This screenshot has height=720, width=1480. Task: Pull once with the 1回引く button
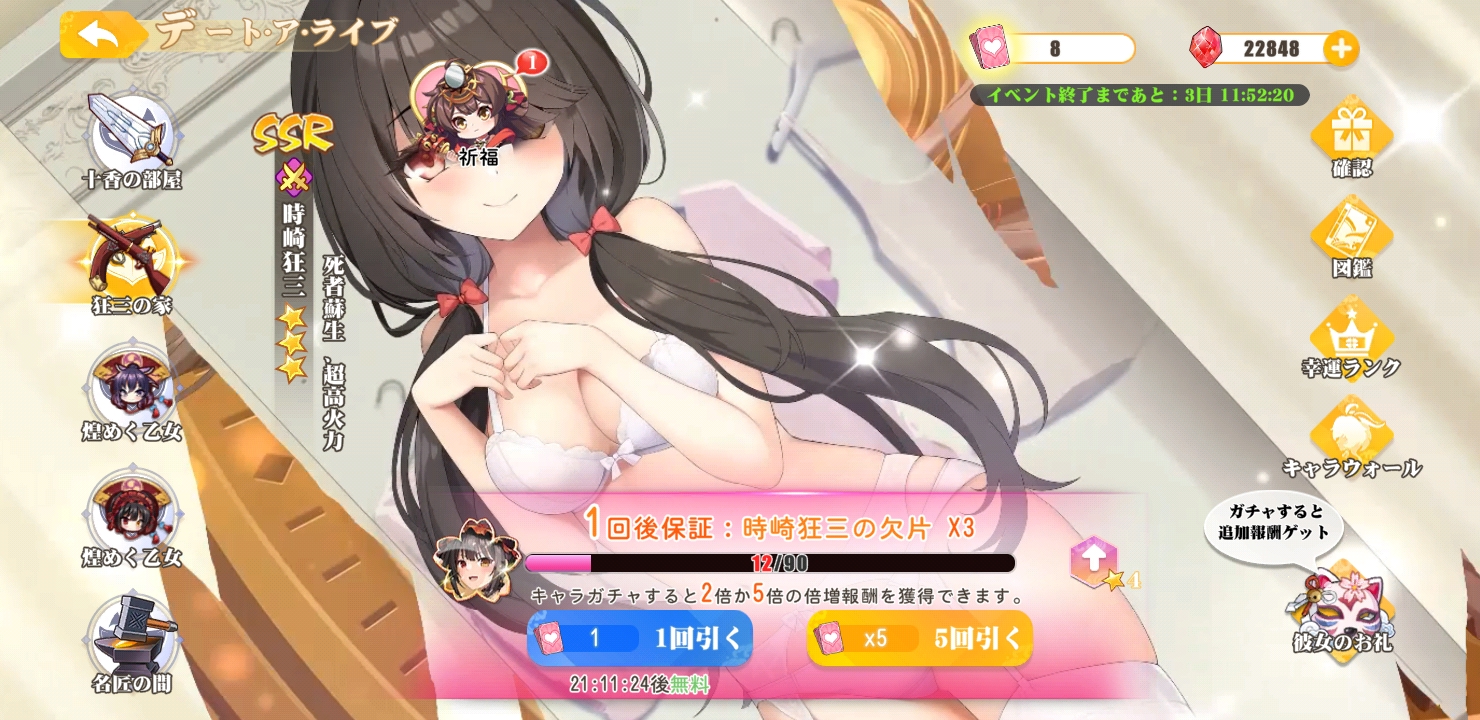(640, 638)
